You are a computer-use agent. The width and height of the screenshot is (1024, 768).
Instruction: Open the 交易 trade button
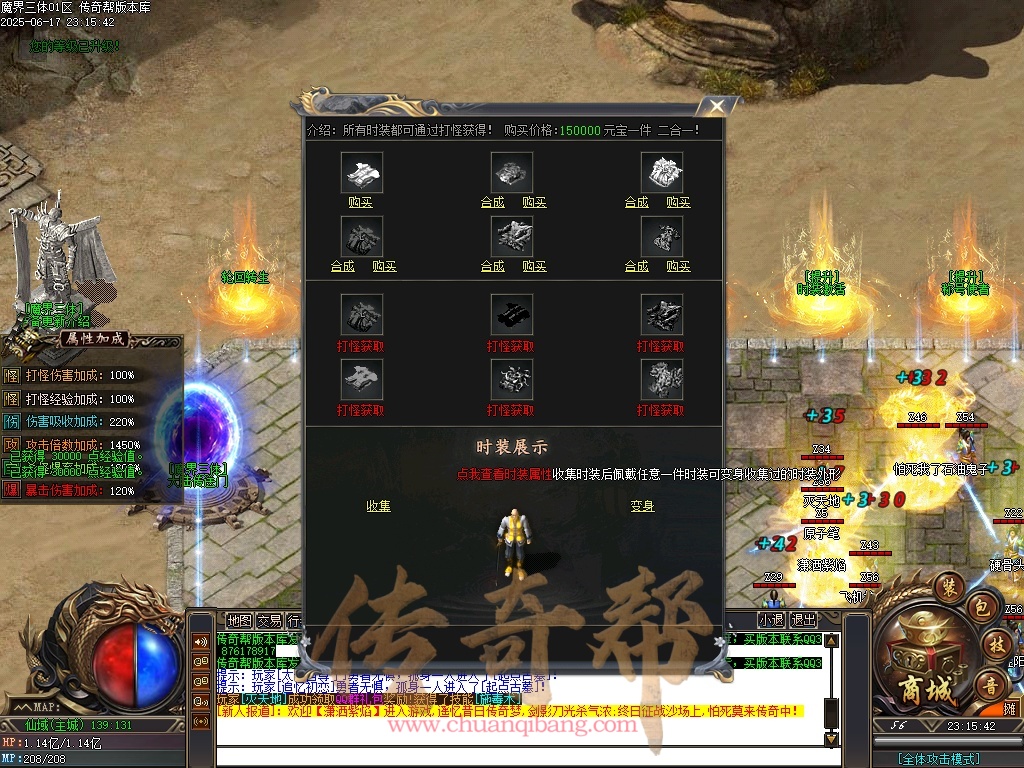[x=269, y=620]
